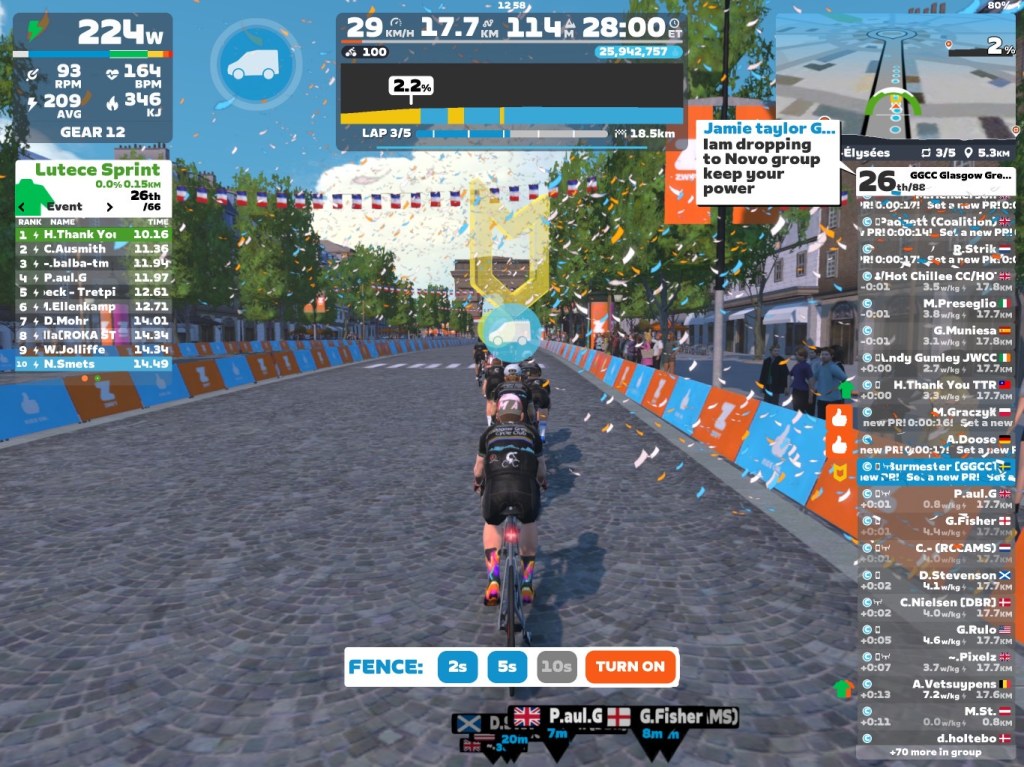1024x767 pixels.
Task: Show previous Lutece Sprint leaderboard view
Action: (x=22, y=207)
